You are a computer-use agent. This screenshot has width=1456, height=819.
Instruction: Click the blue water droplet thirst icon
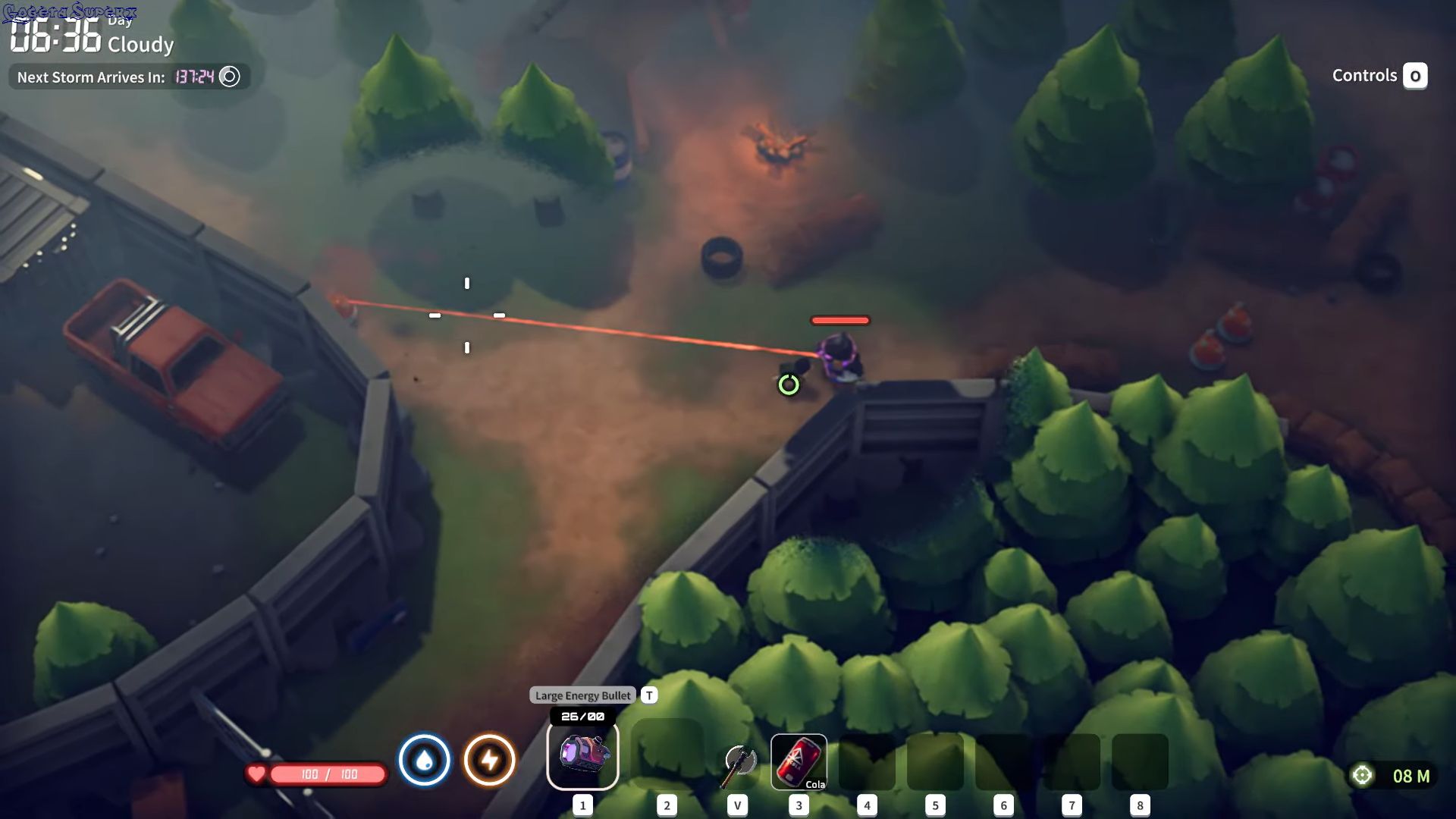[425, 760]
